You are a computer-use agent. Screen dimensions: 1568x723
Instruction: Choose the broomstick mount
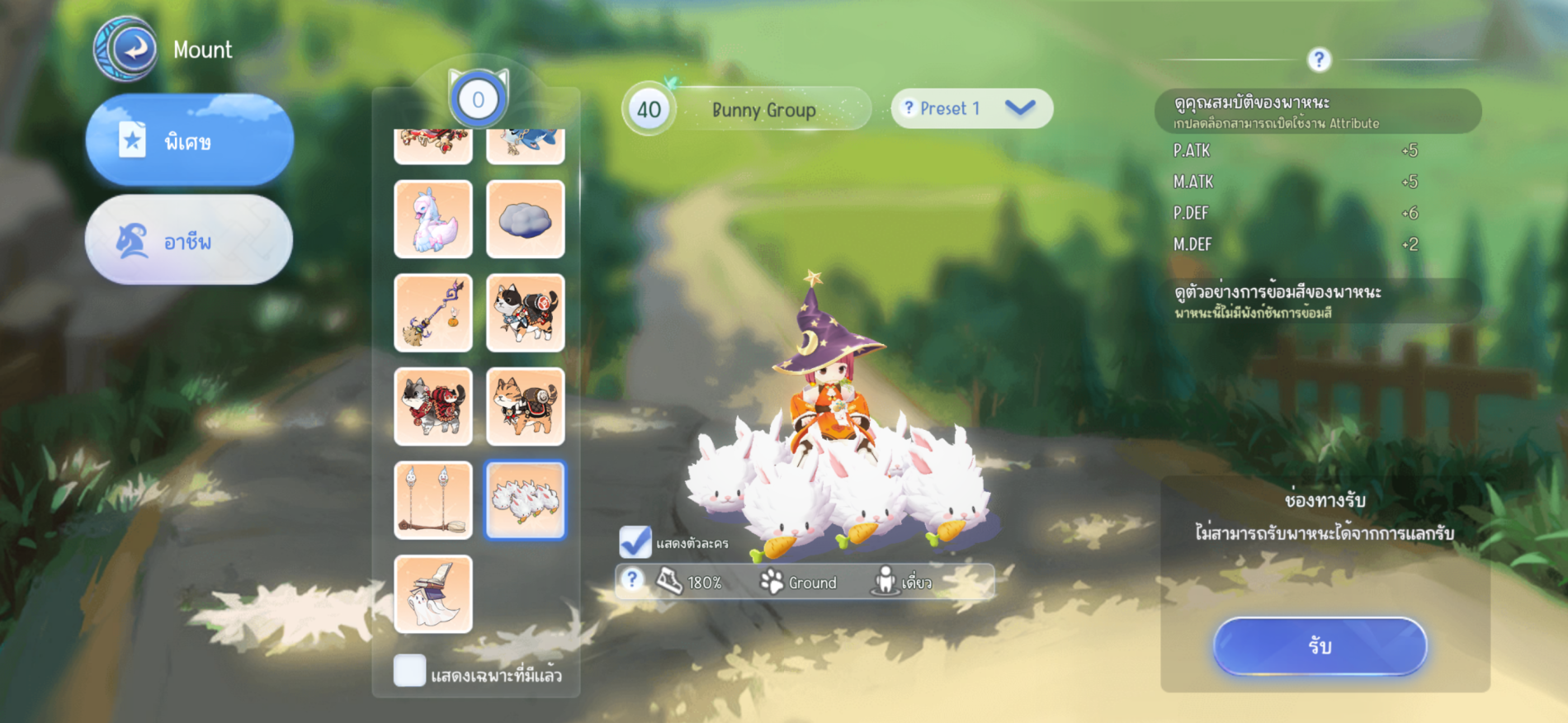point(433,500)
